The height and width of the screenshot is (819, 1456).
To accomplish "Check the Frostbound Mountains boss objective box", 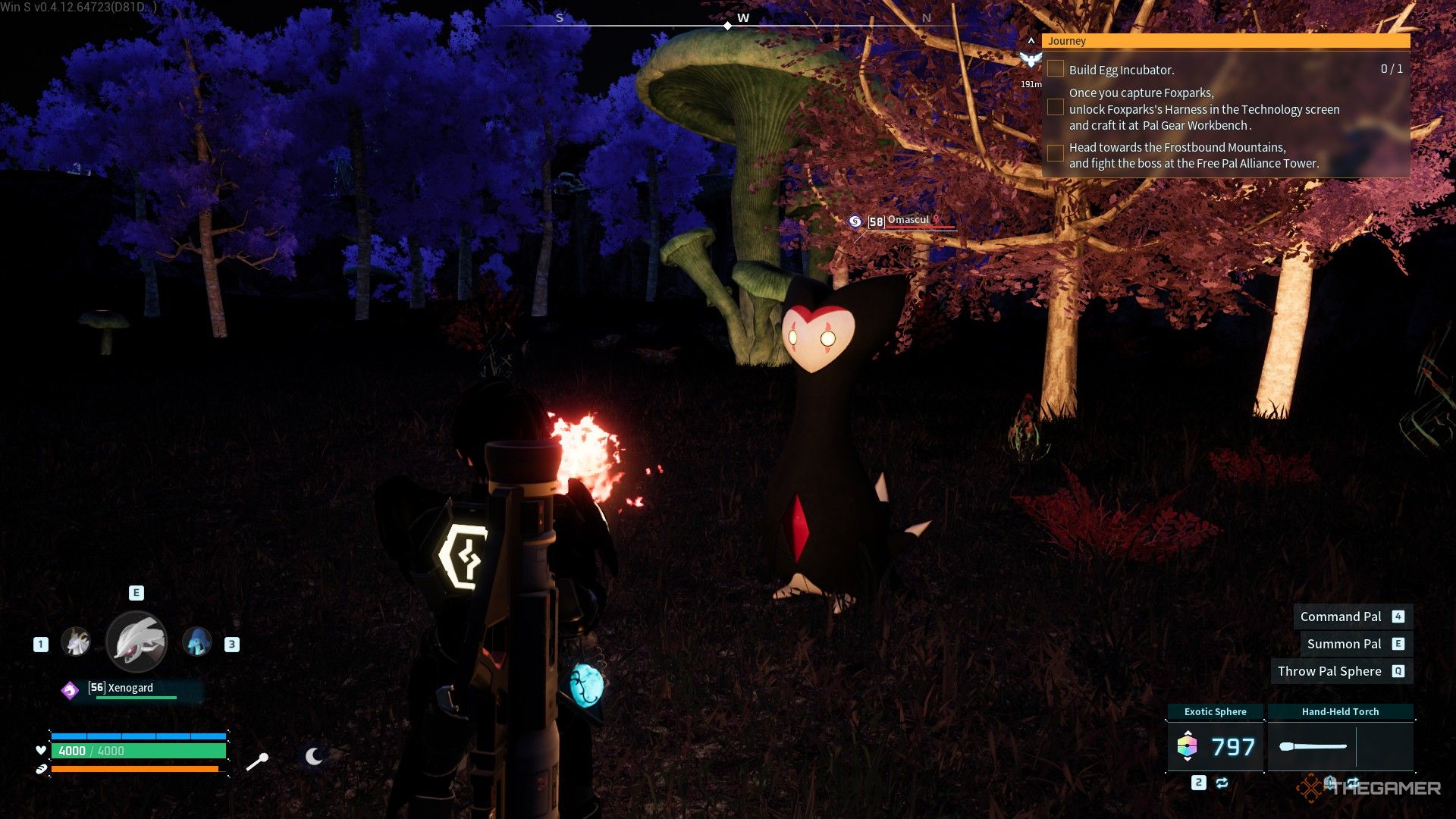I will click(1055, 154).
